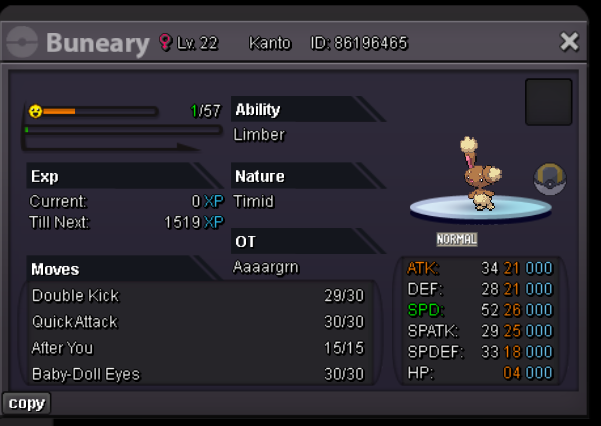Close the Buneary summary window
Viewport: 601px width, 426px height.
pyautogui.click(x=569, y=41)
